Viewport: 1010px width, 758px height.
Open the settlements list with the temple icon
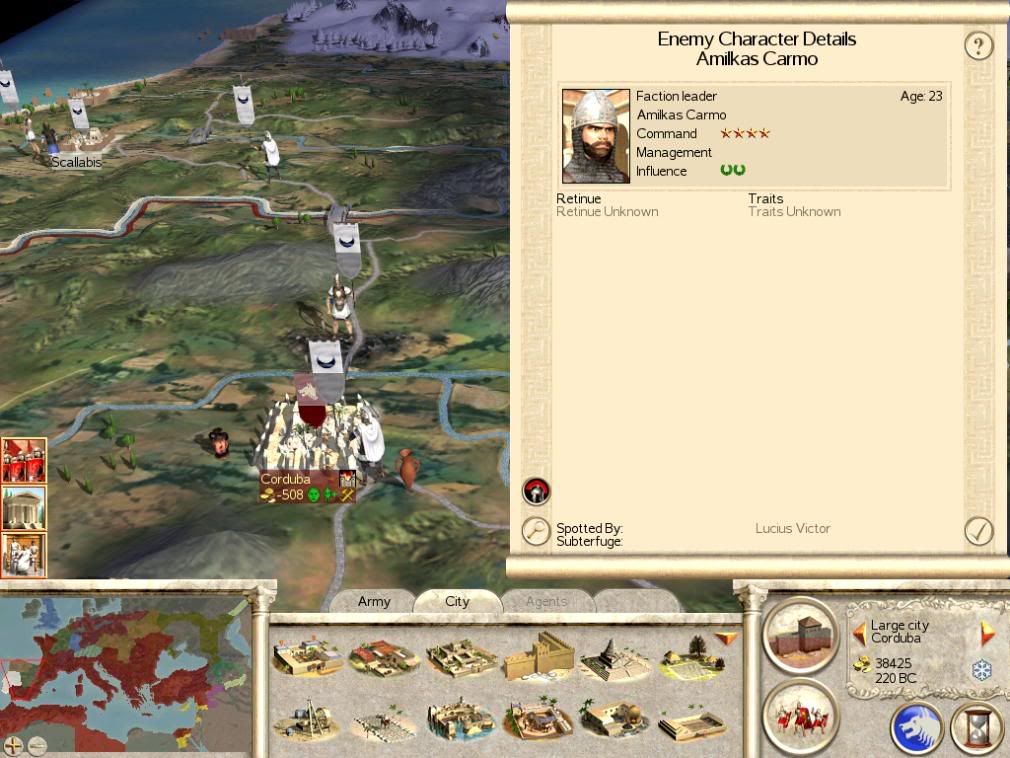click(24, 508)
